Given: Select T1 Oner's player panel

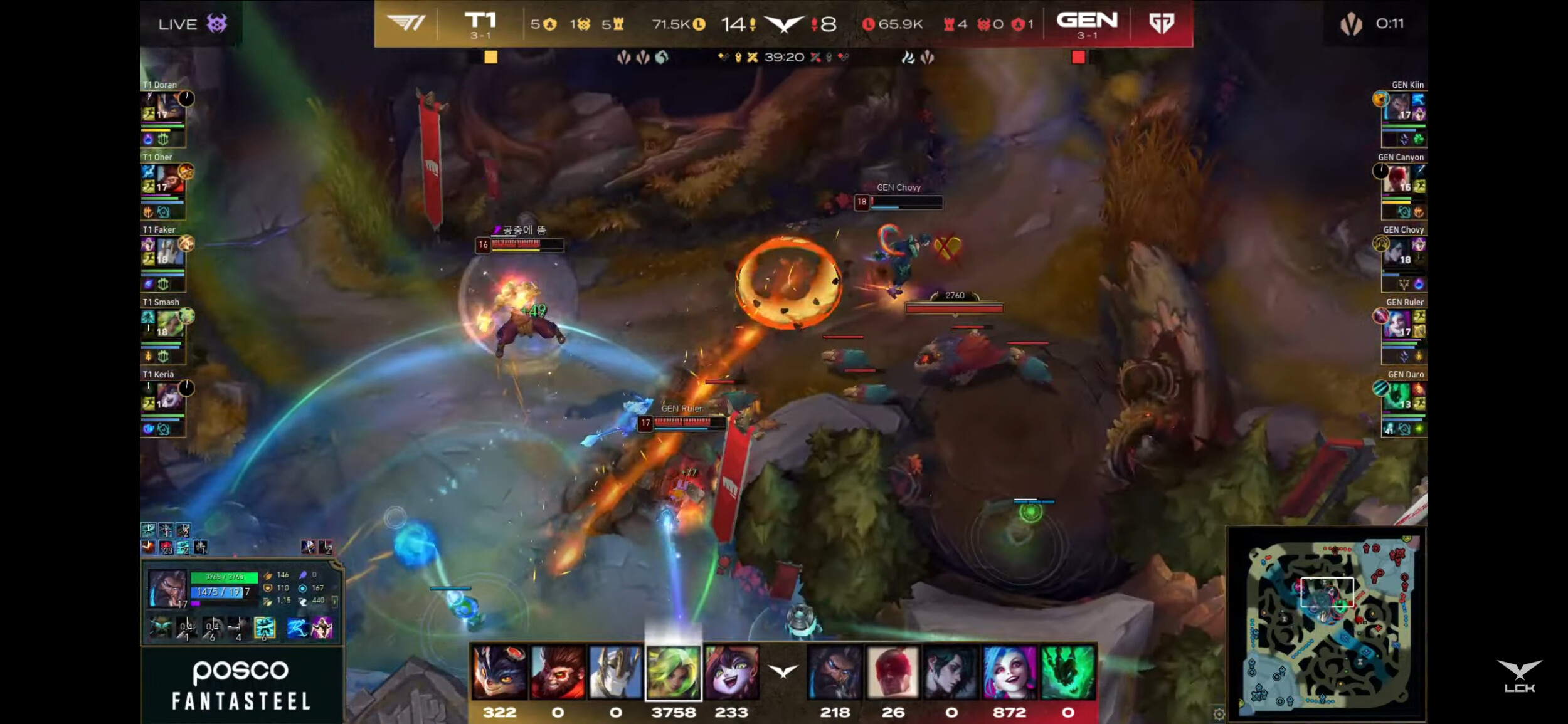Looking at the screenshot, I should [164, 186].
